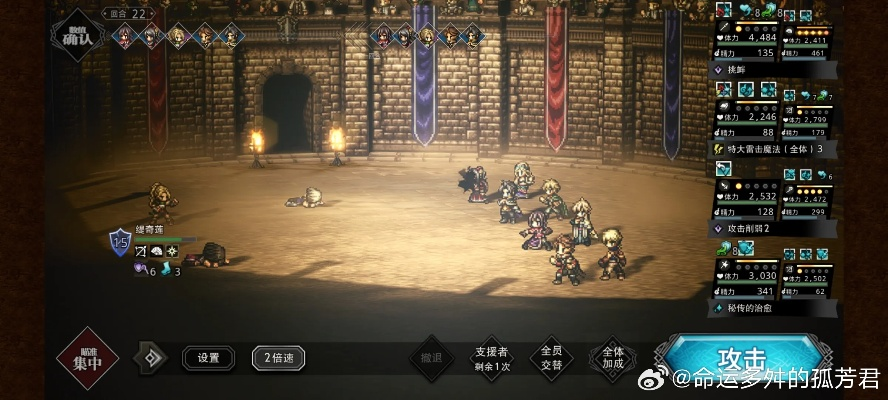
Task: Select the 全员交替 swap-all button
Action: (x=551, y=357)
